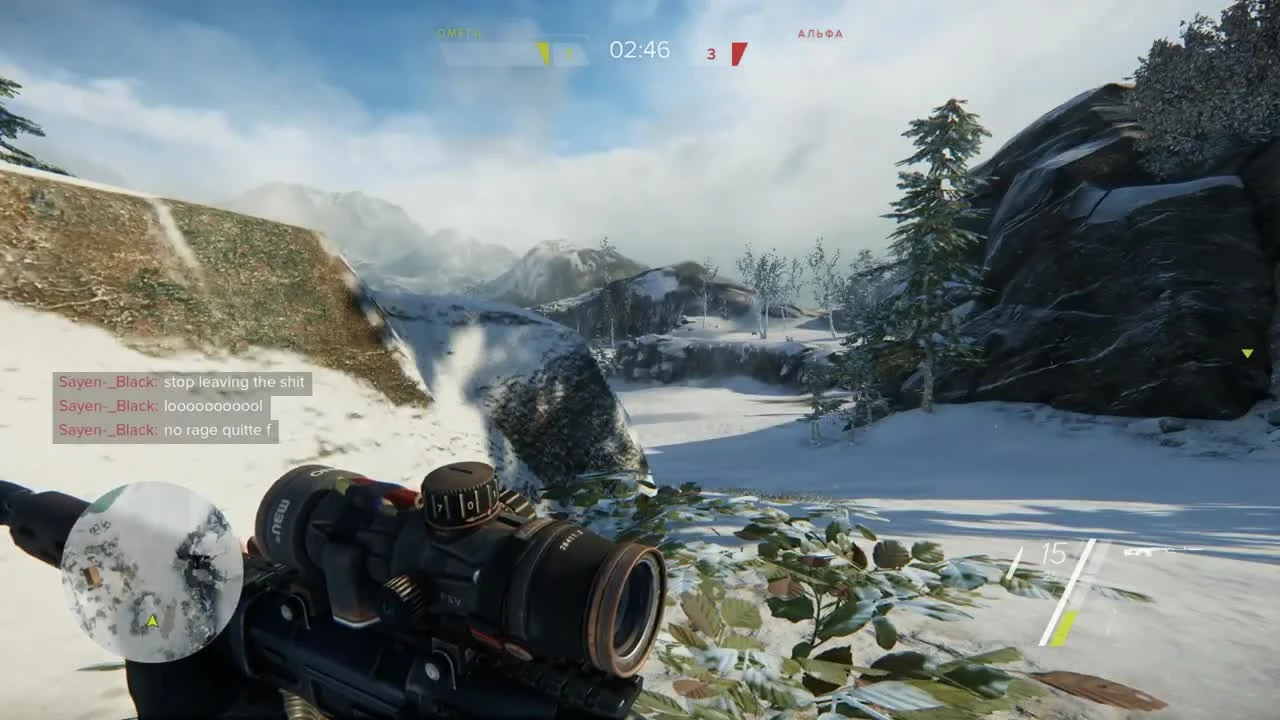Click the orange structure marker on the minimap

93,575
